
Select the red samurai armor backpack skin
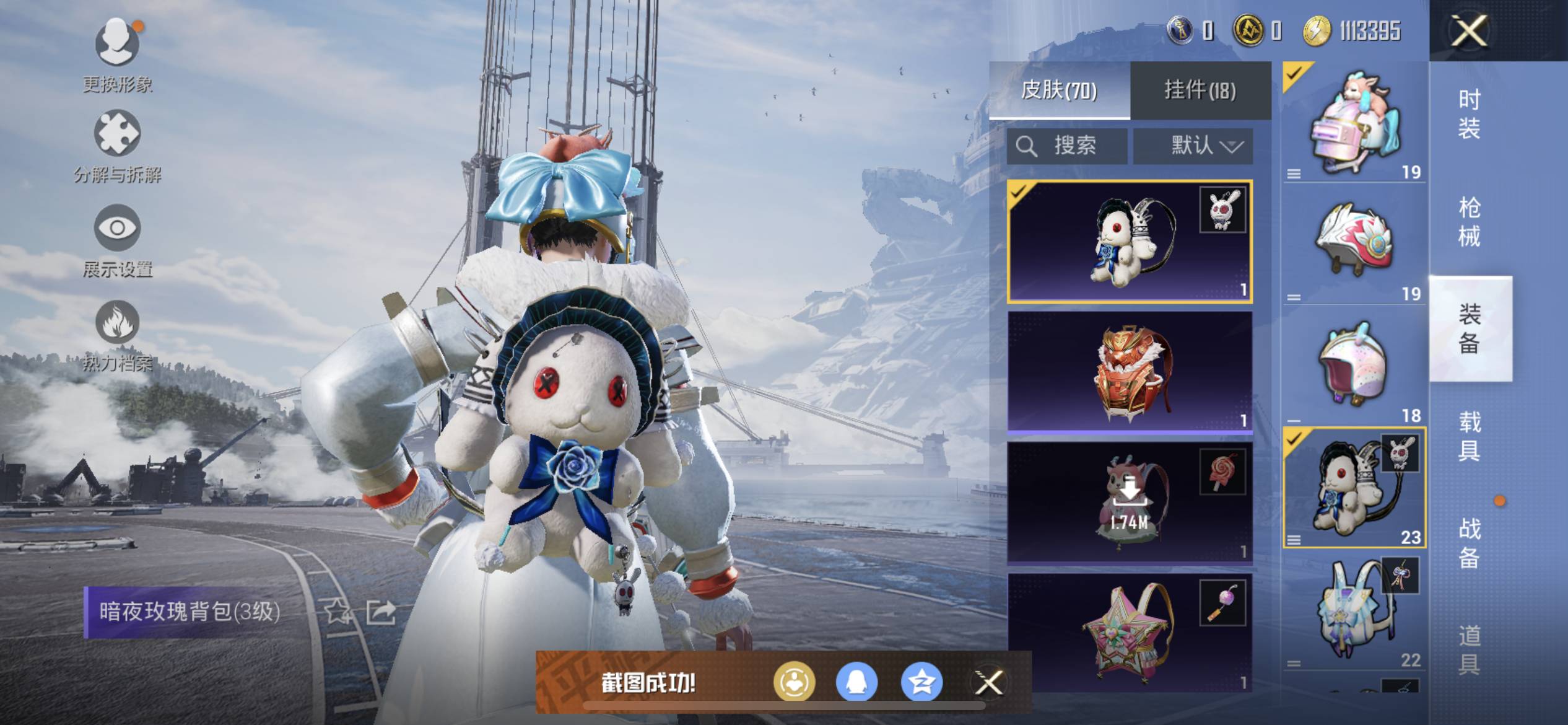1130,372
